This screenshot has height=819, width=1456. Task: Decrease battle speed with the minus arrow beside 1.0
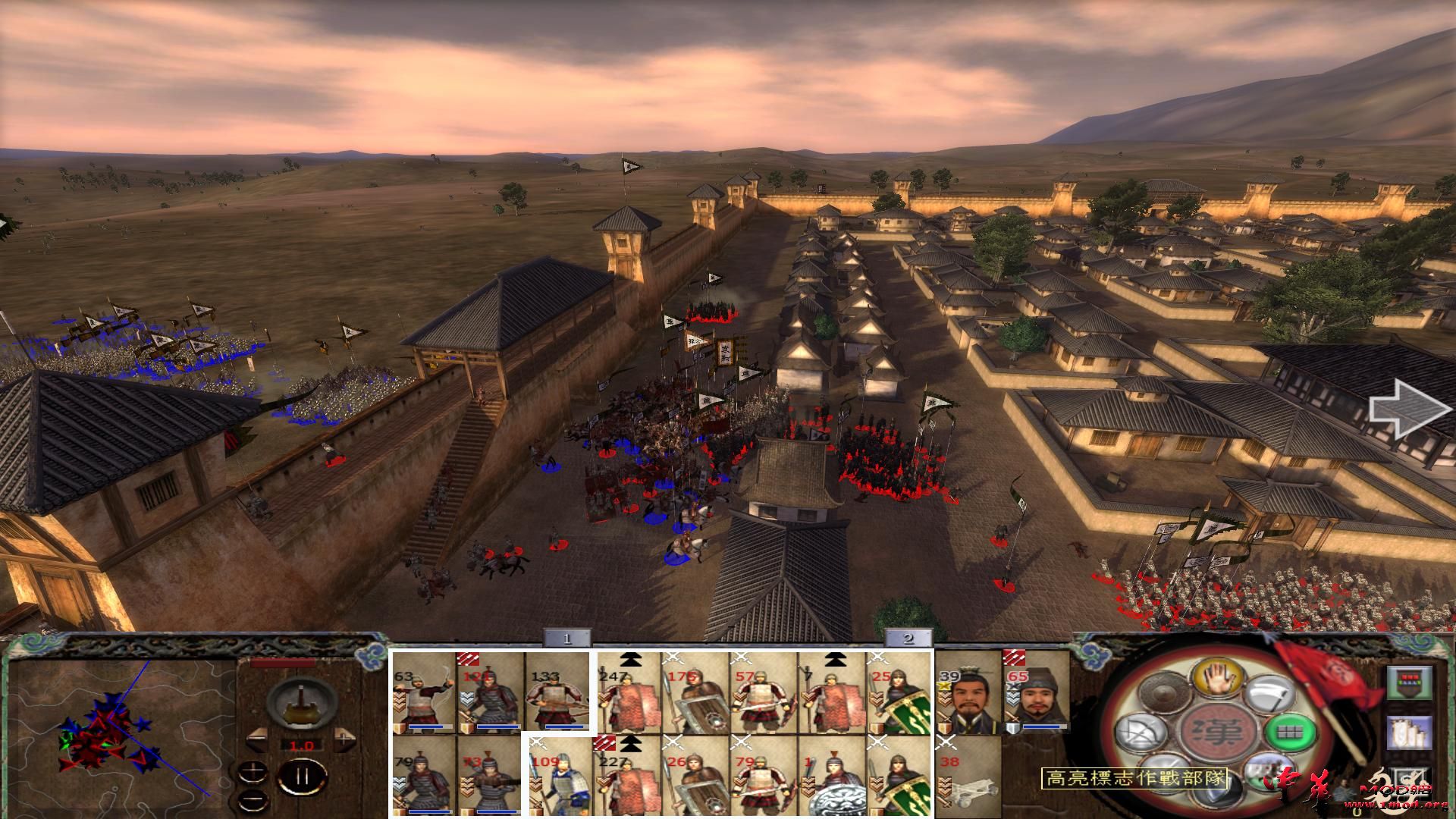click(x=258, y=738)
